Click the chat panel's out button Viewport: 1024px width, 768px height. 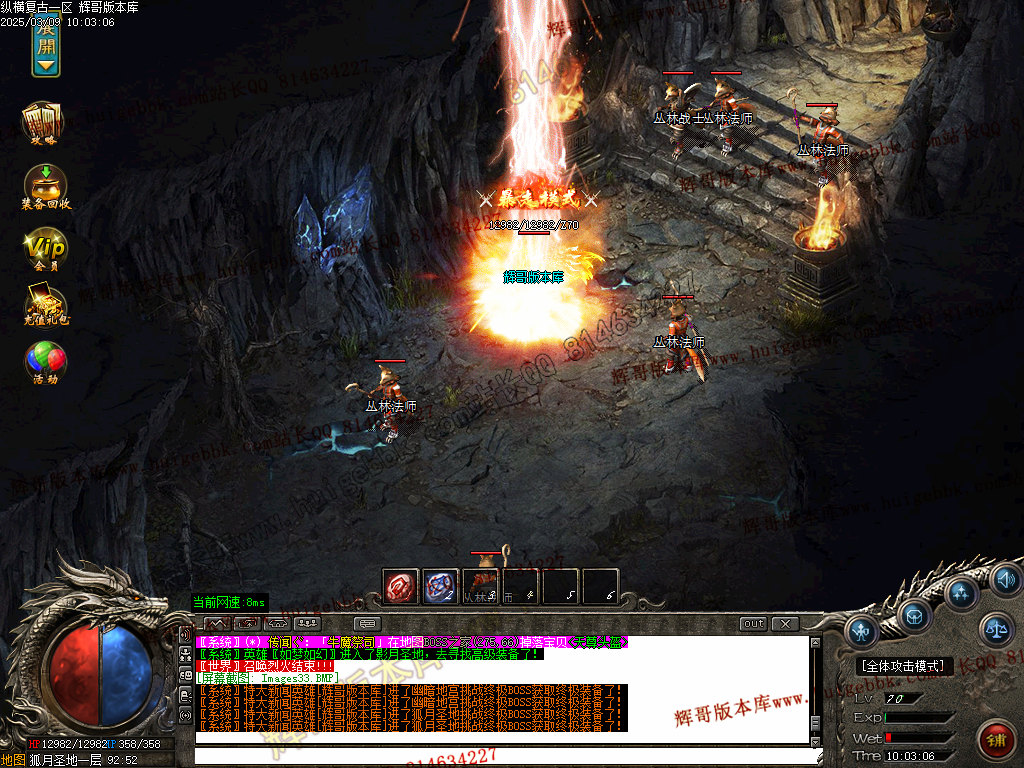(x=754, y=624)
